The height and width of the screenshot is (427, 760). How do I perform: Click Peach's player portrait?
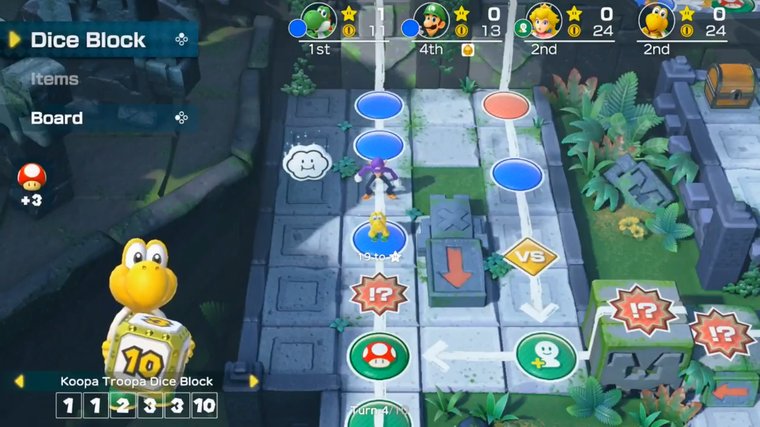(544, 20)
